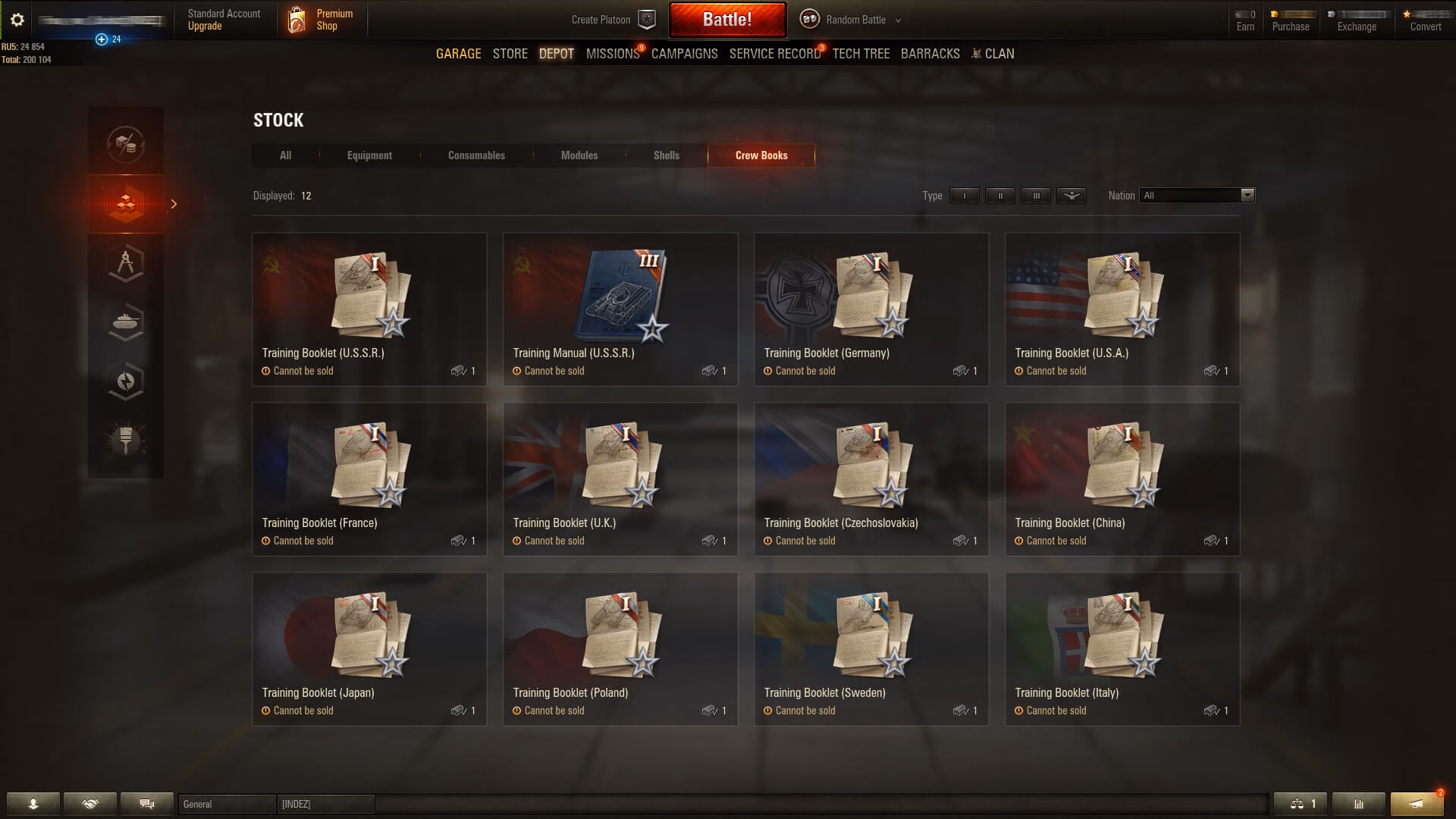
Task: Open the Tech Tree
Action: point(861,54)
